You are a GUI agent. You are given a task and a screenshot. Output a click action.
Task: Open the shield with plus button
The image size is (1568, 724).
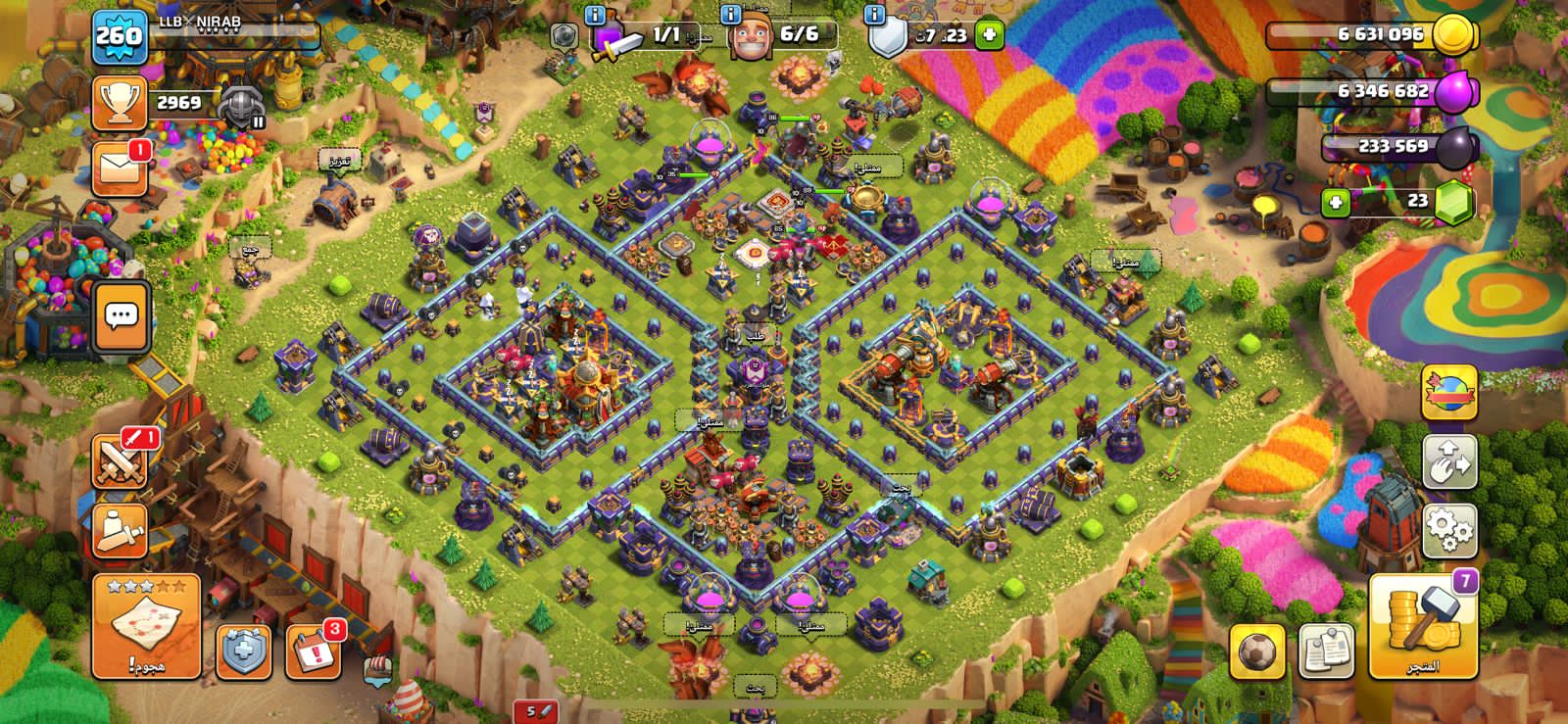242,651
